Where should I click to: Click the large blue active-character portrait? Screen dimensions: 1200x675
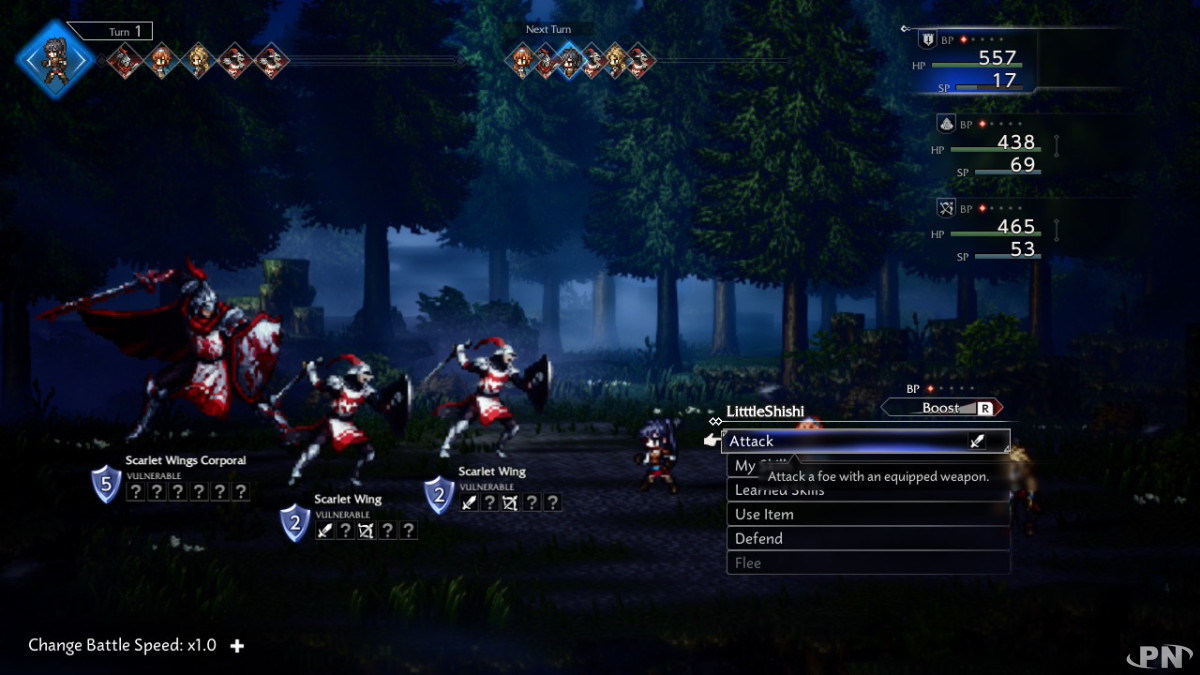(55, 58)
